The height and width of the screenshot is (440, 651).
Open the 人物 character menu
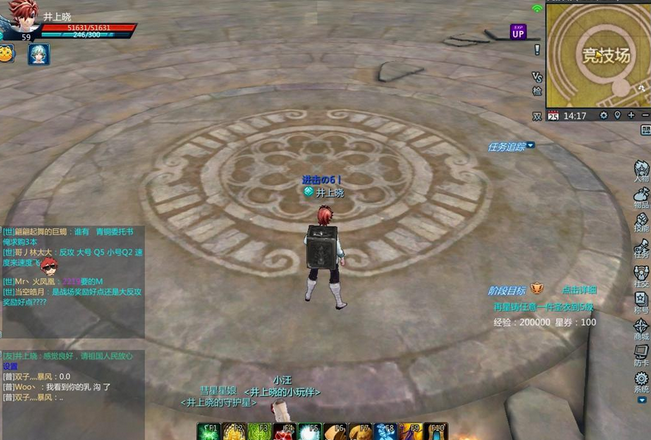point(641,170)
